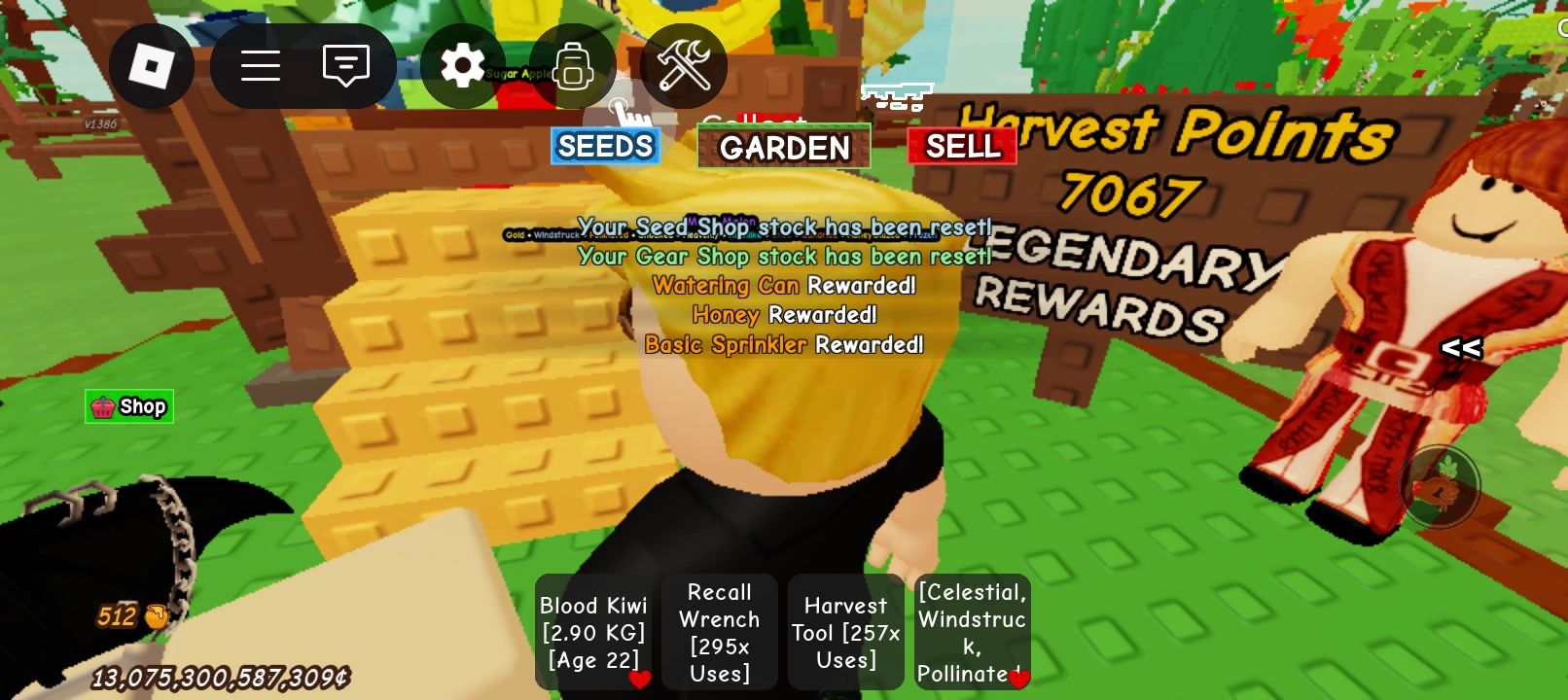Open the backpack inventory icon
Viewport: 1568px width, 700px height.
[x=573, y=65]
